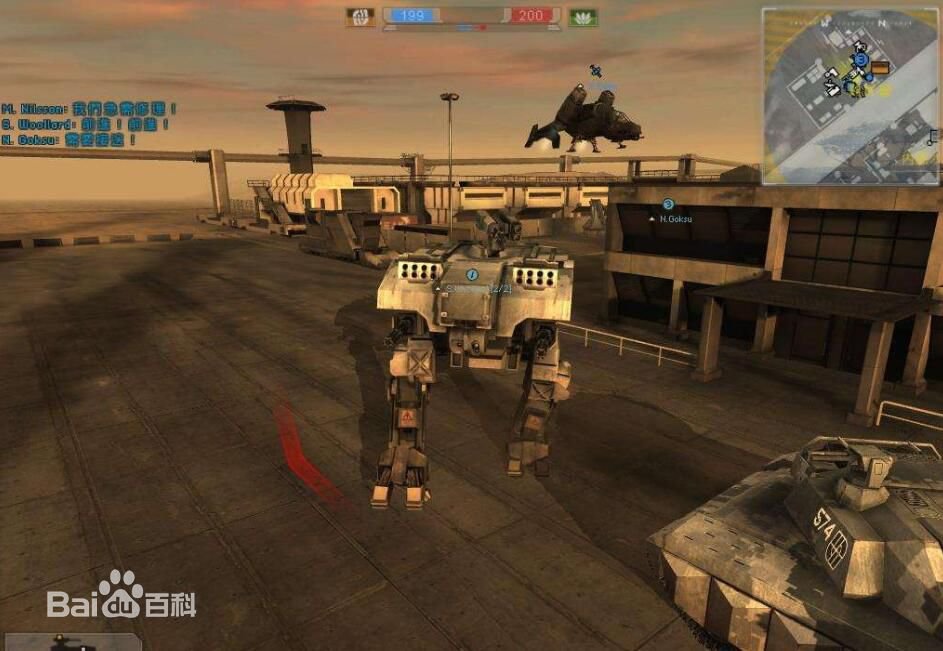Click the minimap in the corner
Screen dimensions: 943x651
(850, 96)
